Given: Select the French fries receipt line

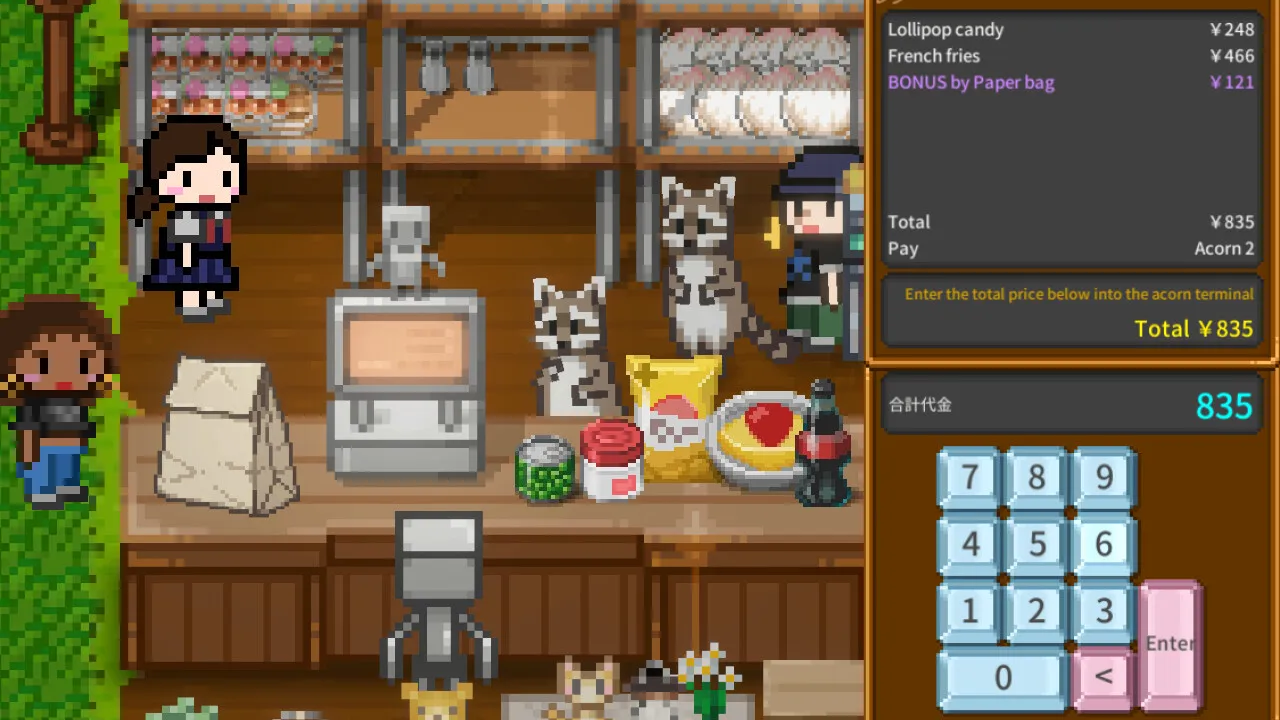Looking at the screenshot, I should click(x=1070, y=56).
